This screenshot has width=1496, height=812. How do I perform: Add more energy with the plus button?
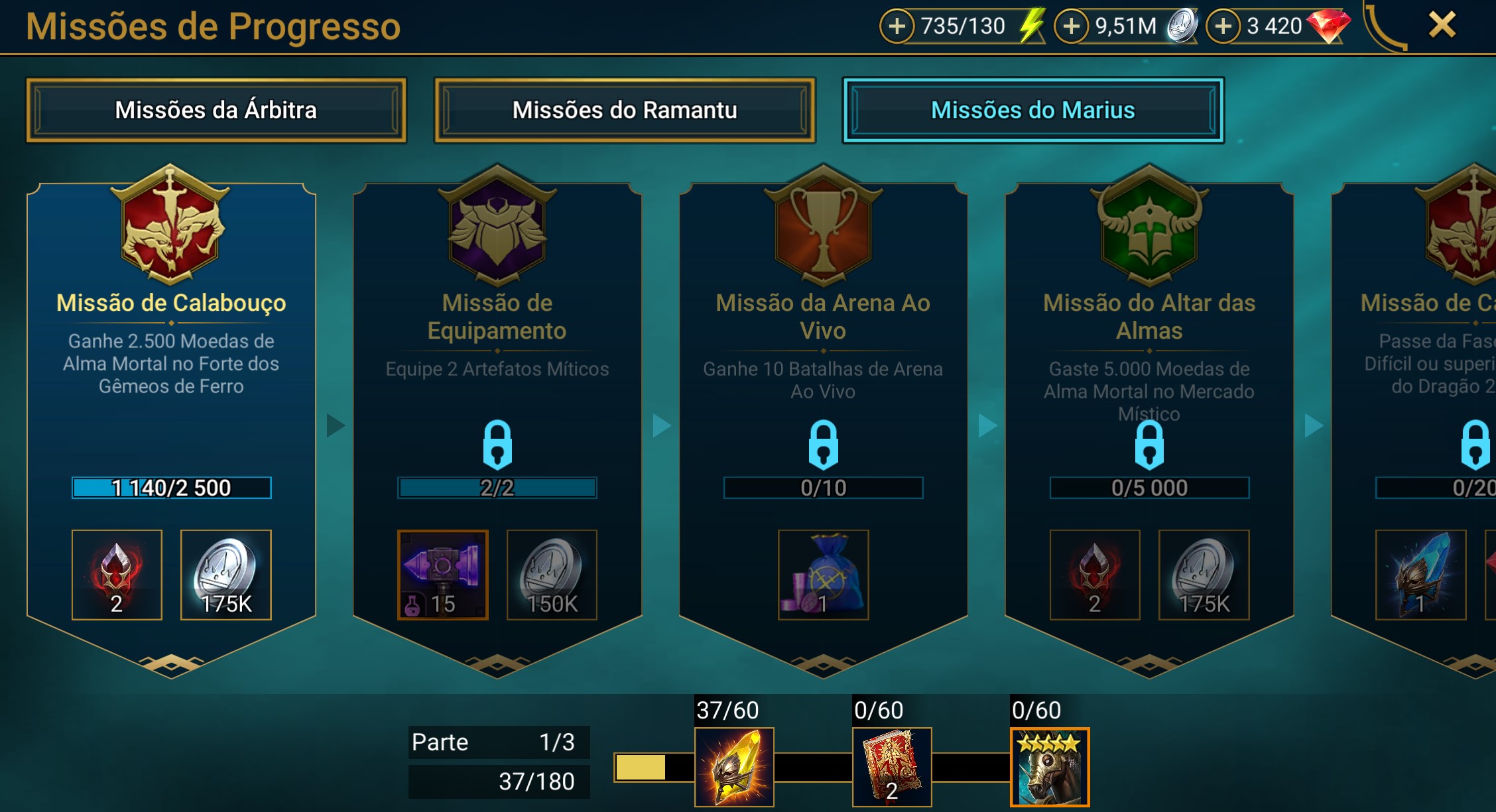tap(897, 27)
